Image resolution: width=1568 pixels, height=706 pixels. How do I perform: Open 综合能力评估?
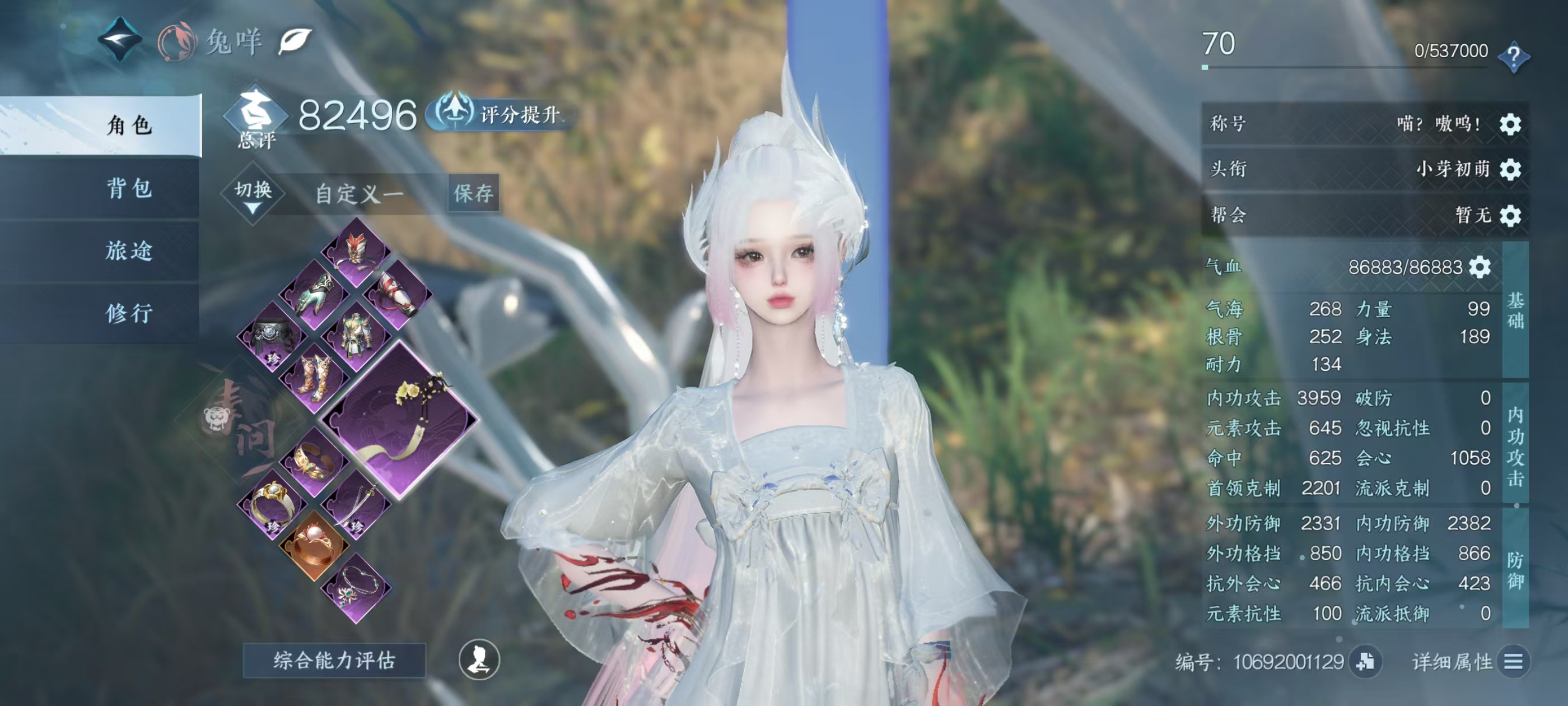pos(334,660)
